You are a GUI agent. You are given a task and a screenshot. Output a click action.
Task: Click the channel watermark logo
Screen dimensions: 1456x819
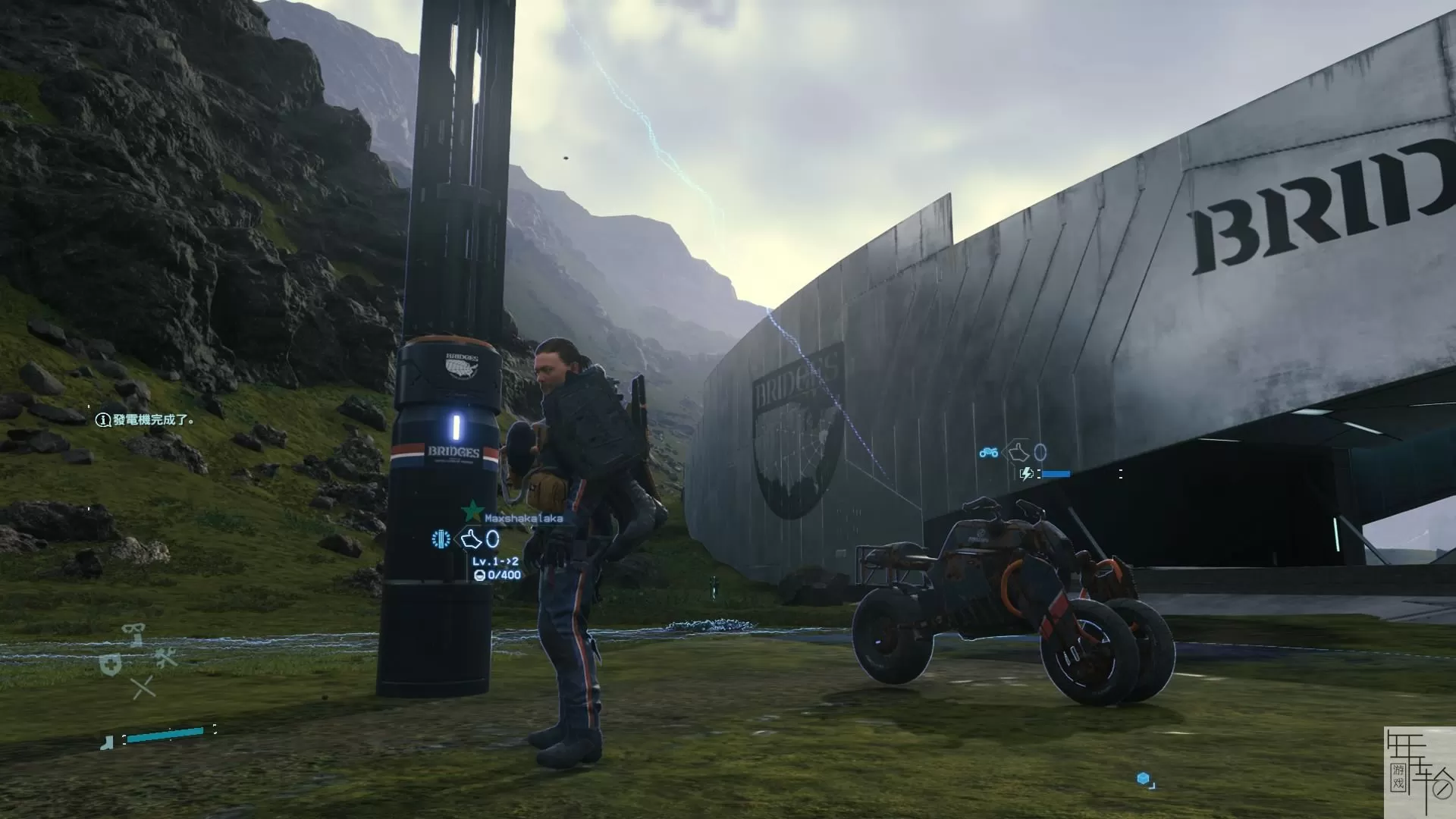click(x=1419, y=772)
